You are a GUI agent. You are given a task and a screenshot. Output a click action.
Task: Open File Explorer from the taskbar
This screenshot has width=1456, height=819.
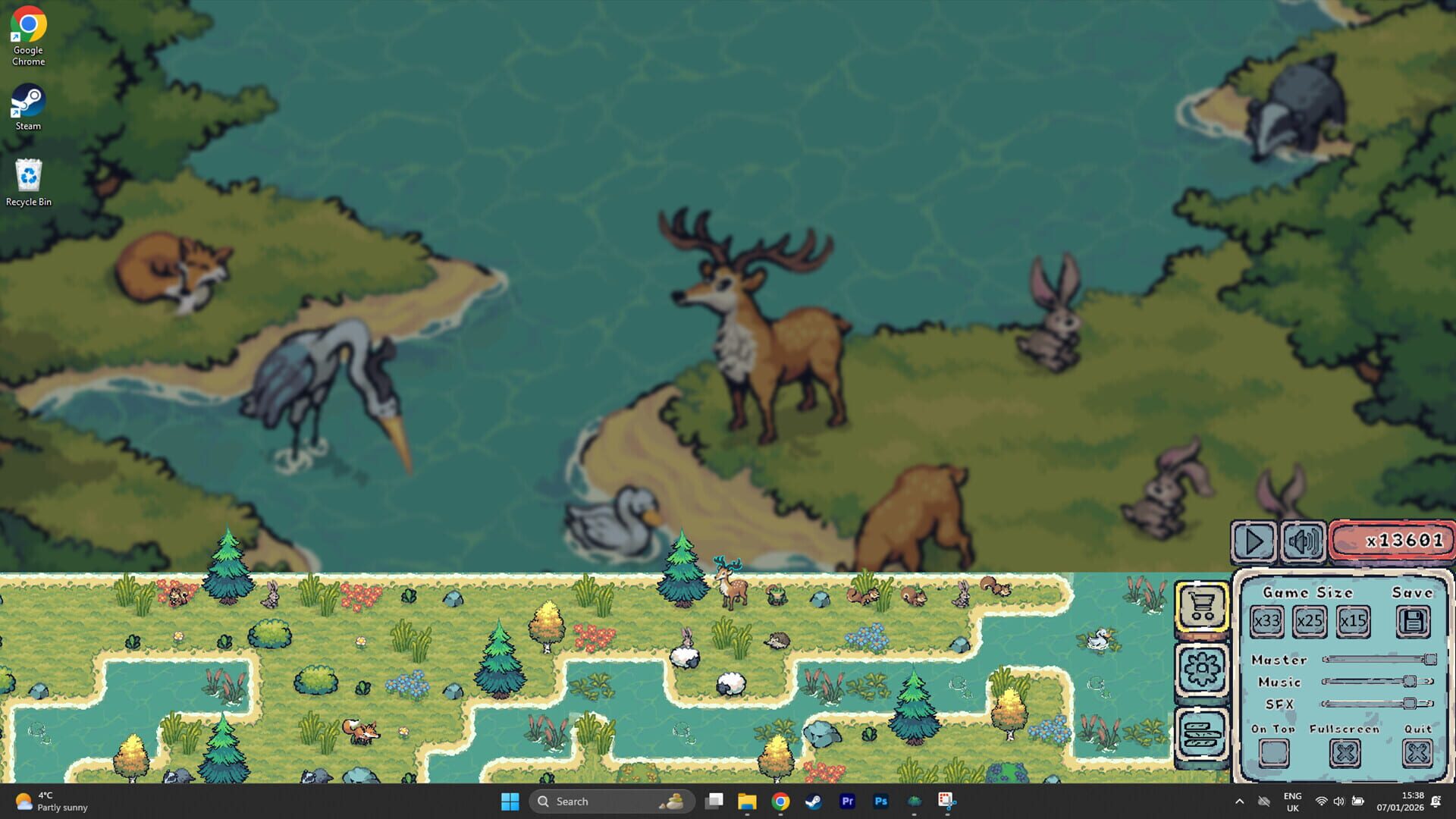747,801
